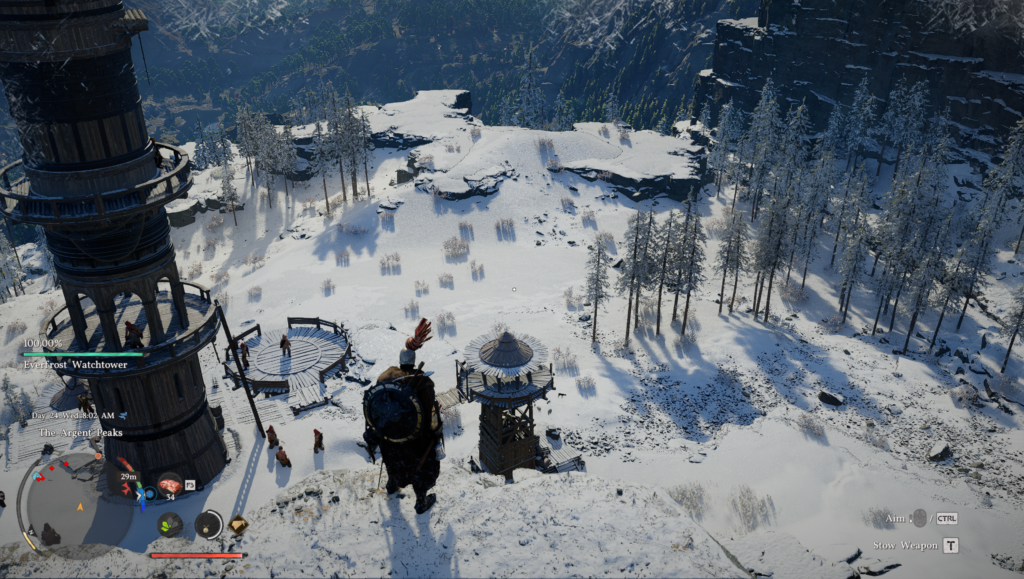Select the raw meat food slot
Screen dimensions: 1024x579
tap(170, 483)
